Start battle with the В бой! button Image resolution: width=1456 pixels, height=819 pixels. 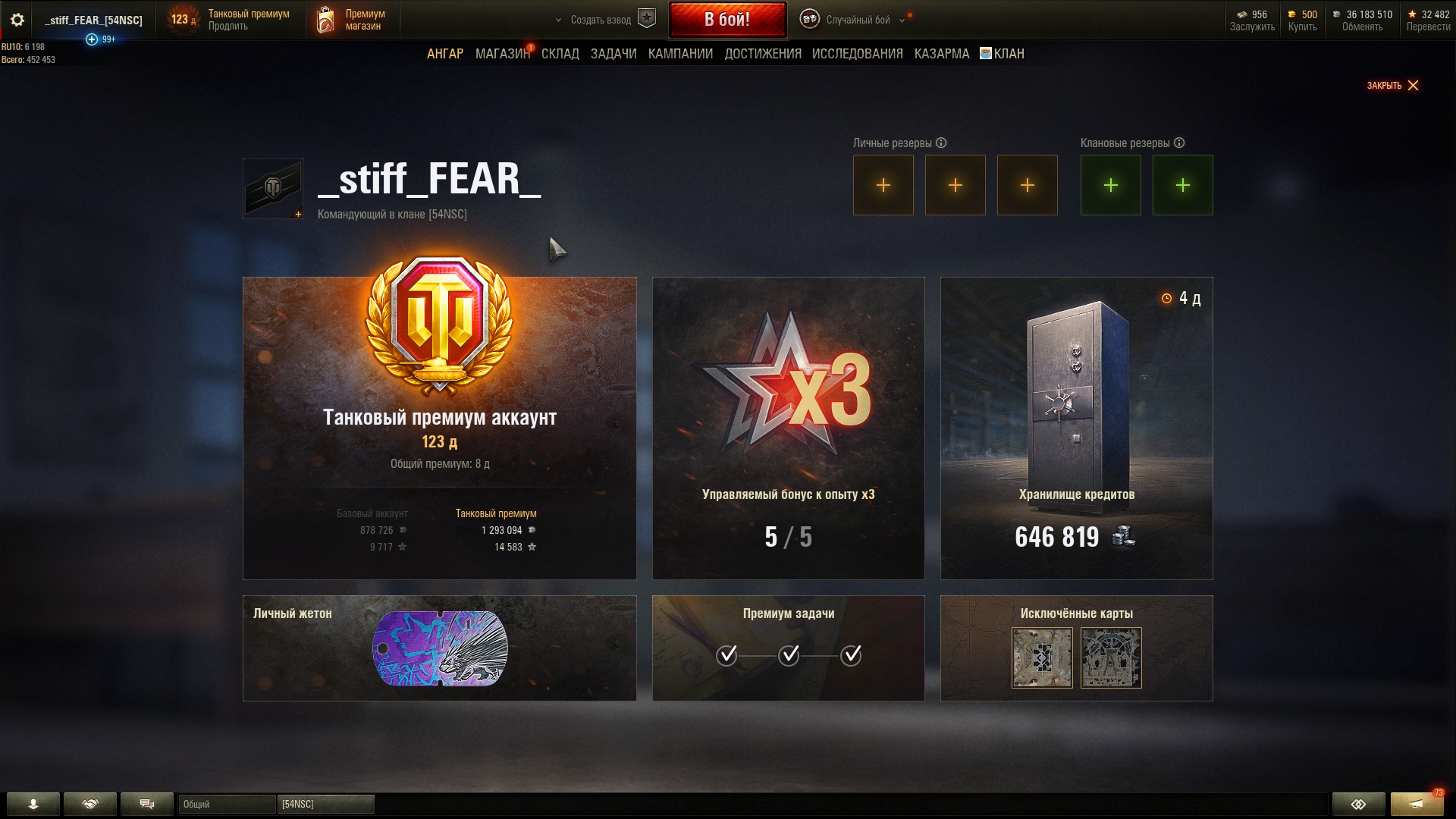click(726, 20)
